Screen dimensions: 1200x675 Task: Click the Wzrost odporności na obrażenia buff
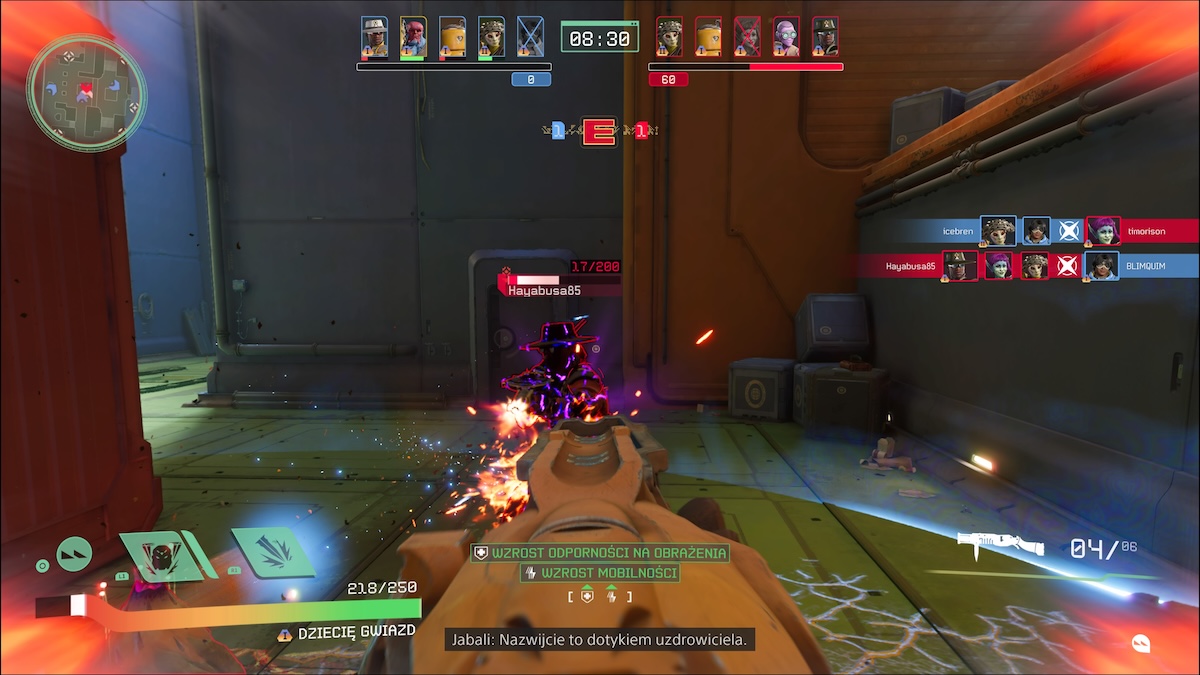600,552
